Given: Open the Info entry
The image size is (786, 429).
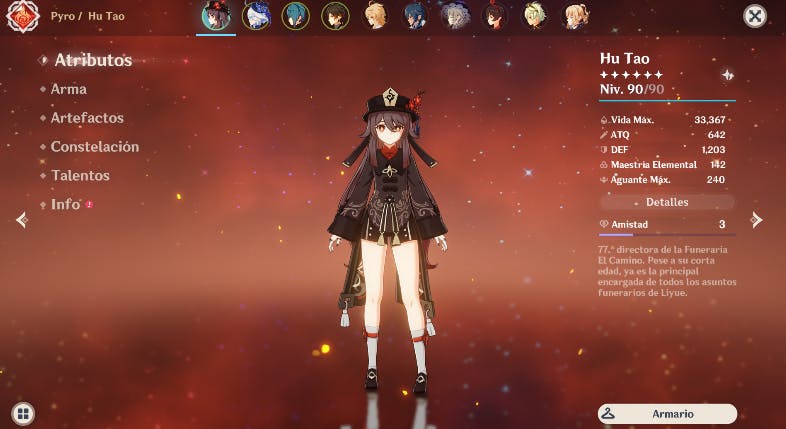Looking at the screenshot, I should [66, 204].
